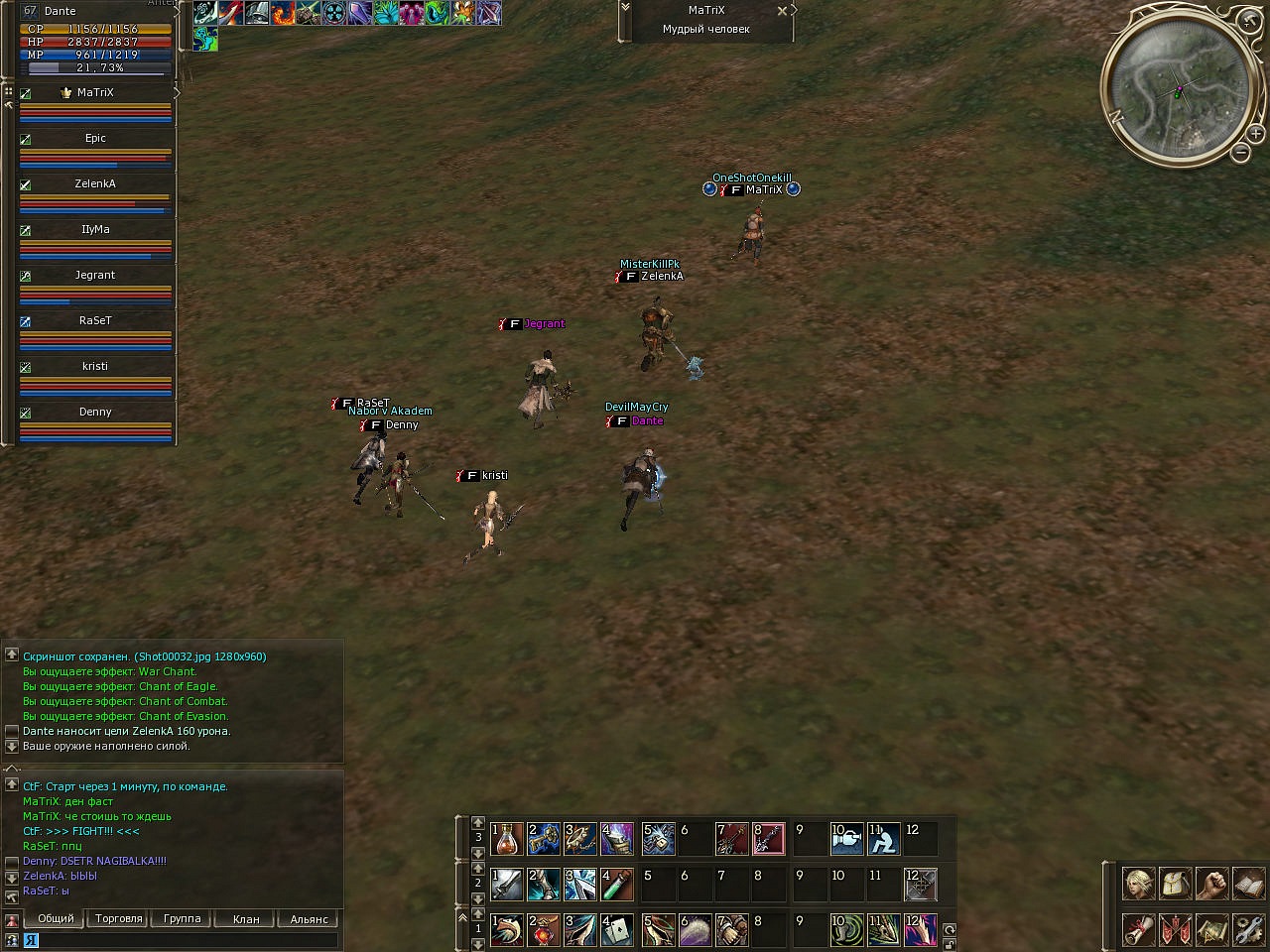Zoom in the minimap with plus button
Viewport: 1270px width, 952px height.
1256,133
